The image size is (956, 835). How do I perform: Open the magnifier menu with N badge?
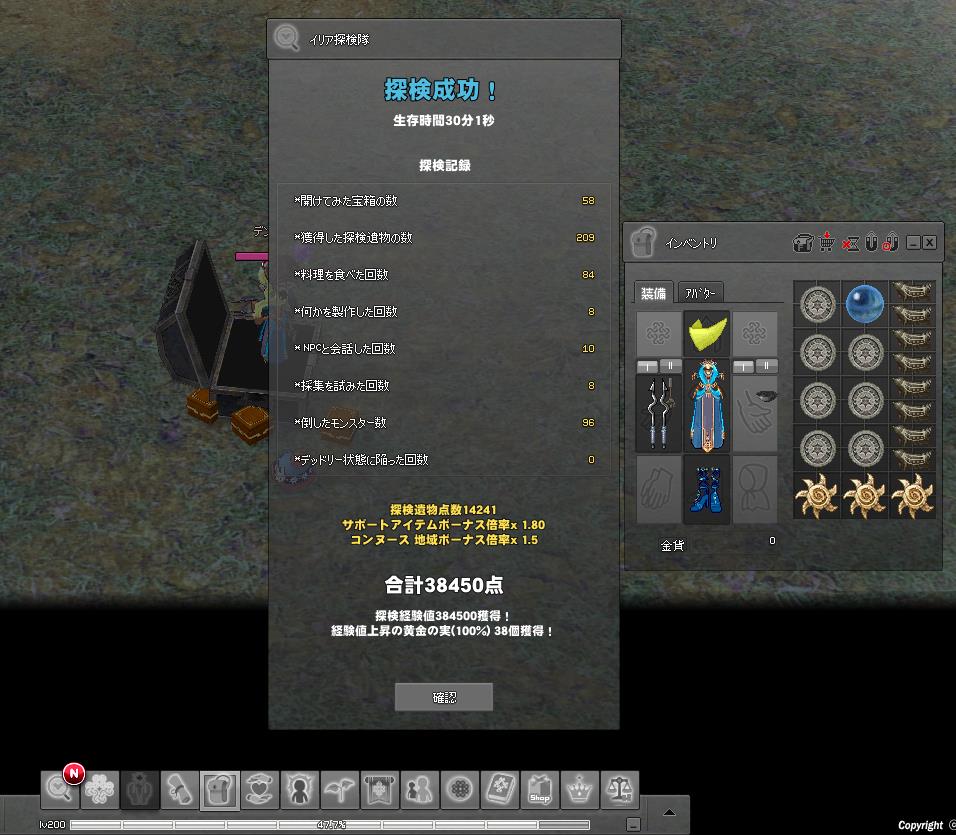59,790
